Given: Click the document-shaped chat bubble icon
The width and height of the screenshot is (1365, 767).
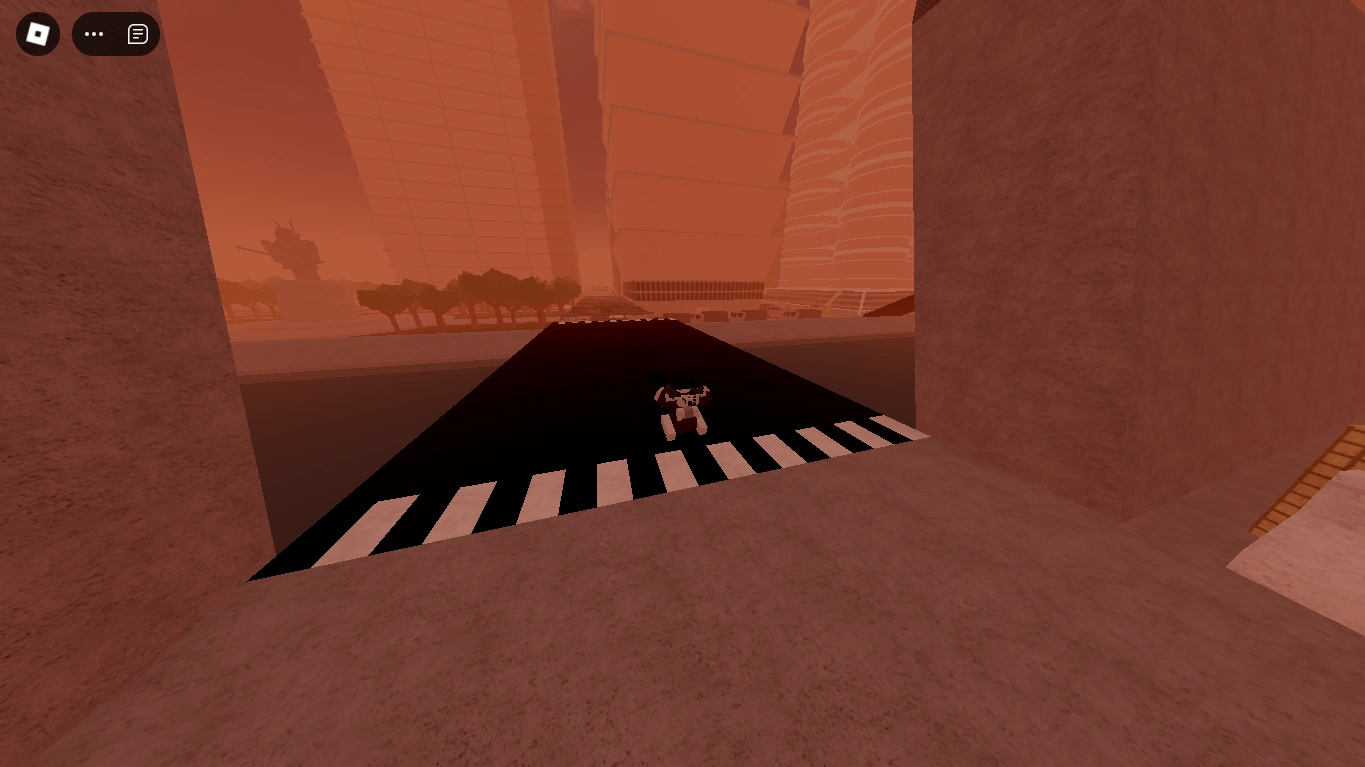Looking at the screenshot, I should [137, 33].
